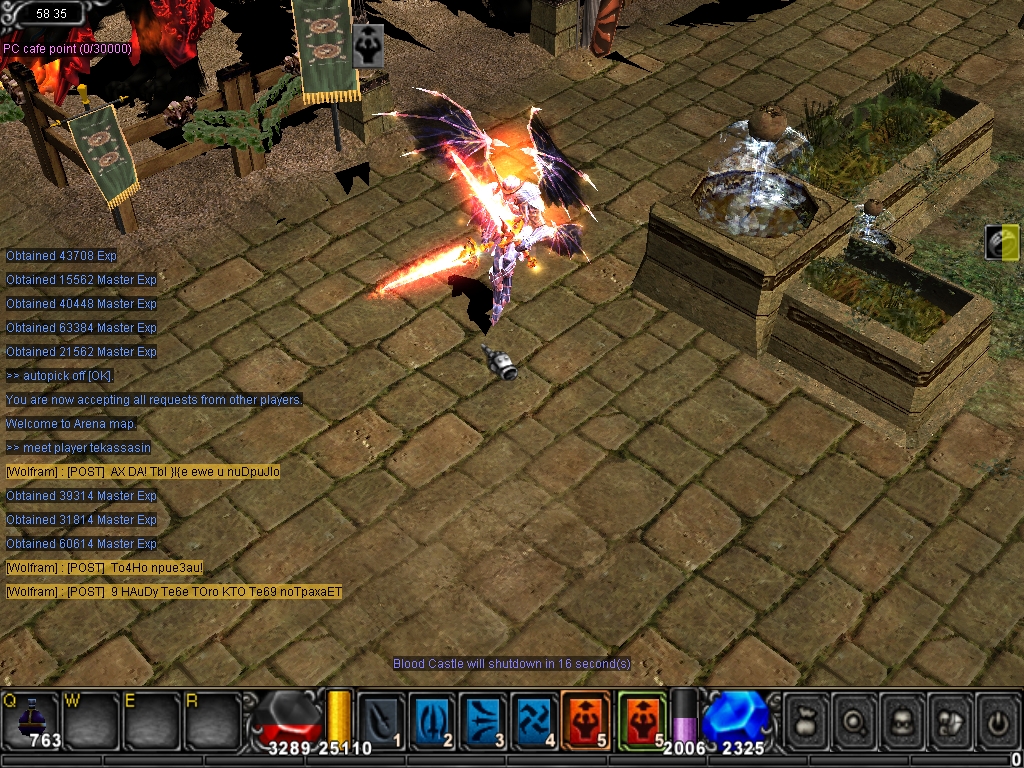
Task: Open the magnifying glass menu button
Action: click(x=855, y=719)
